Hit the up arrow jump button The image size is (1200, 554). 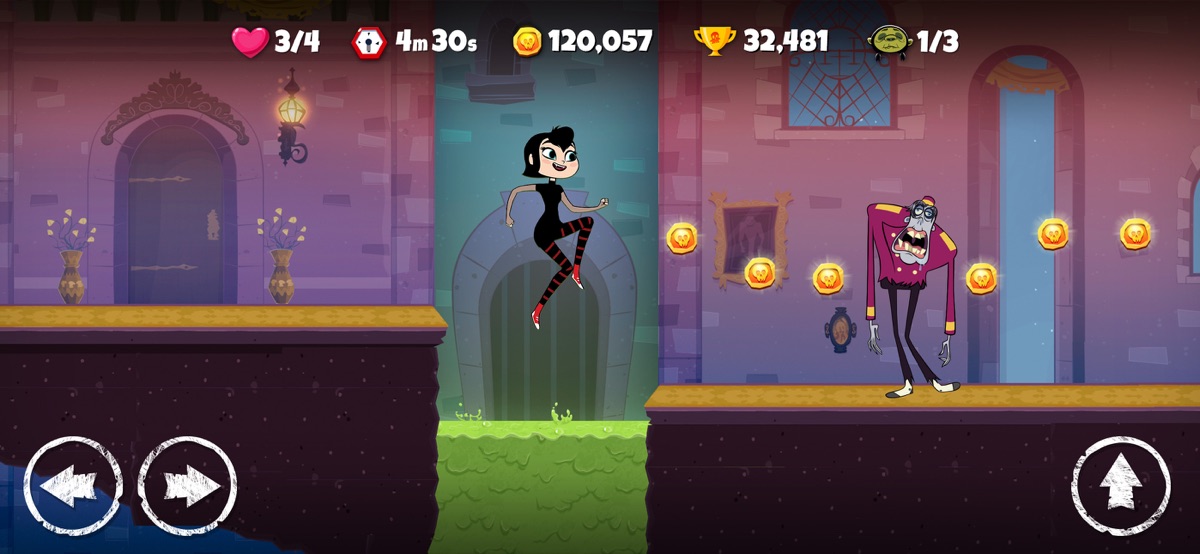click(1120, 486)
